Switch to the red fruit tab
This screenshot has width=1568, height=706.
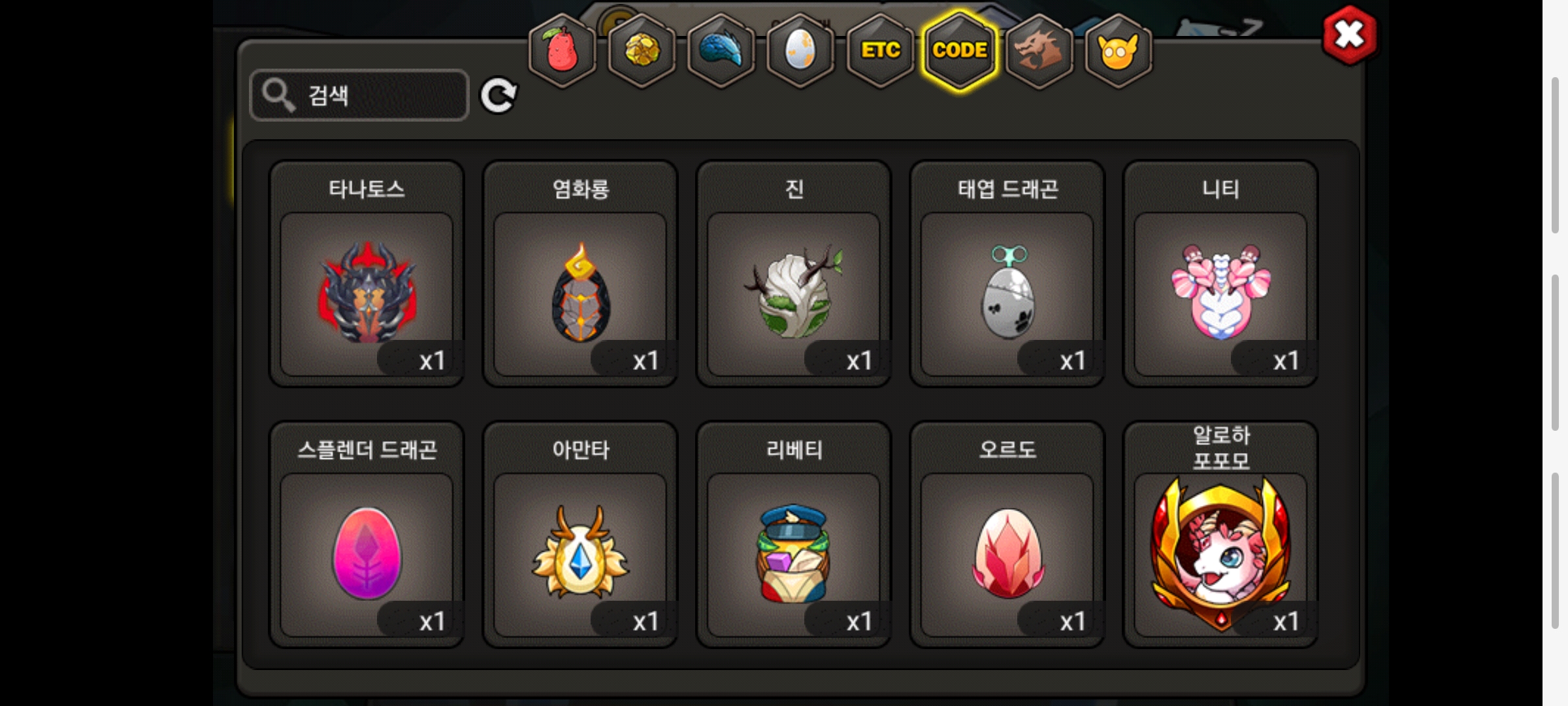pyautogui.click(x=562, y=50)
